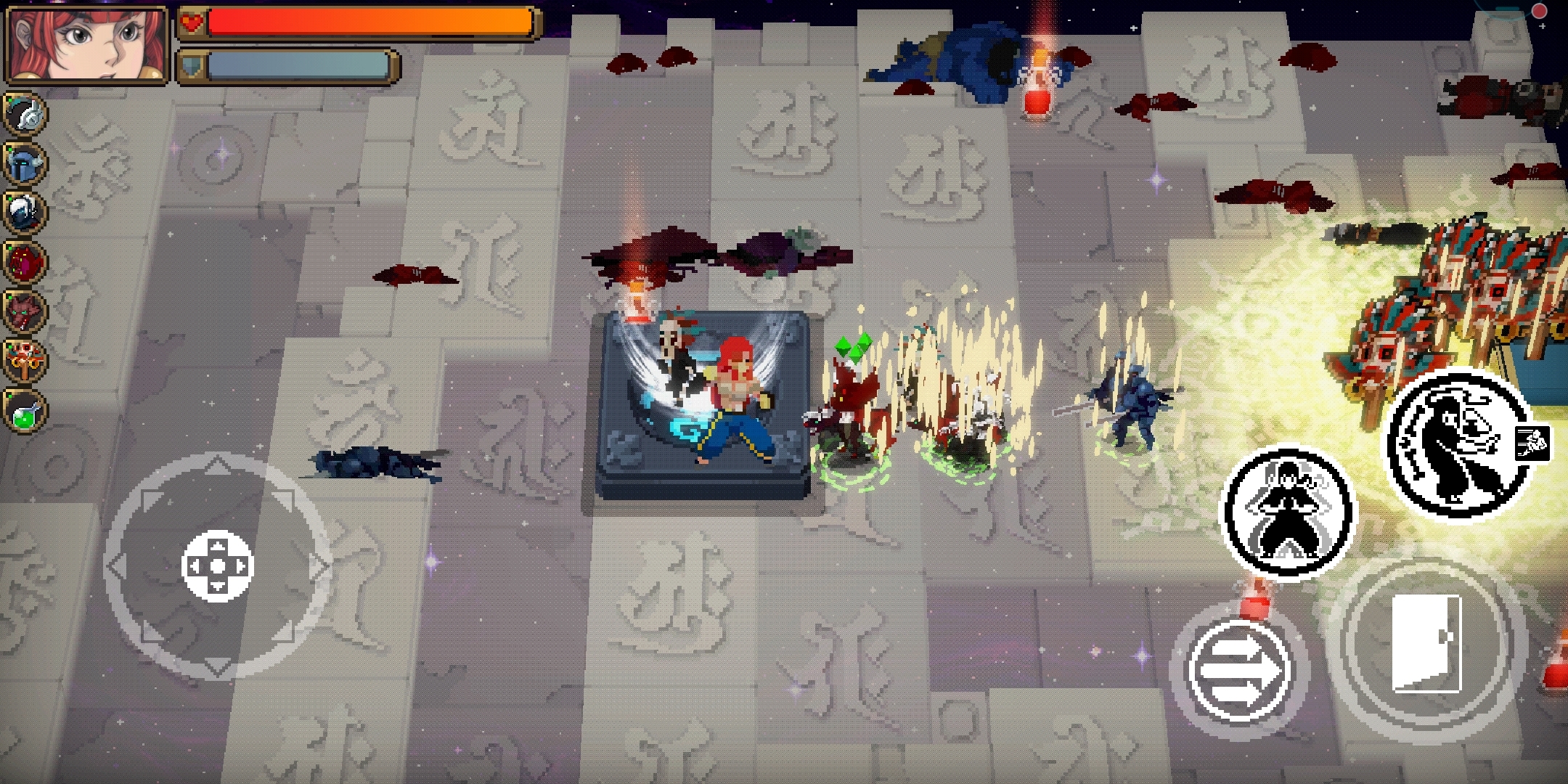Tap the virtual movement joystick
This screenshot has width=1568, height=784.
click(x=218, y=566)
